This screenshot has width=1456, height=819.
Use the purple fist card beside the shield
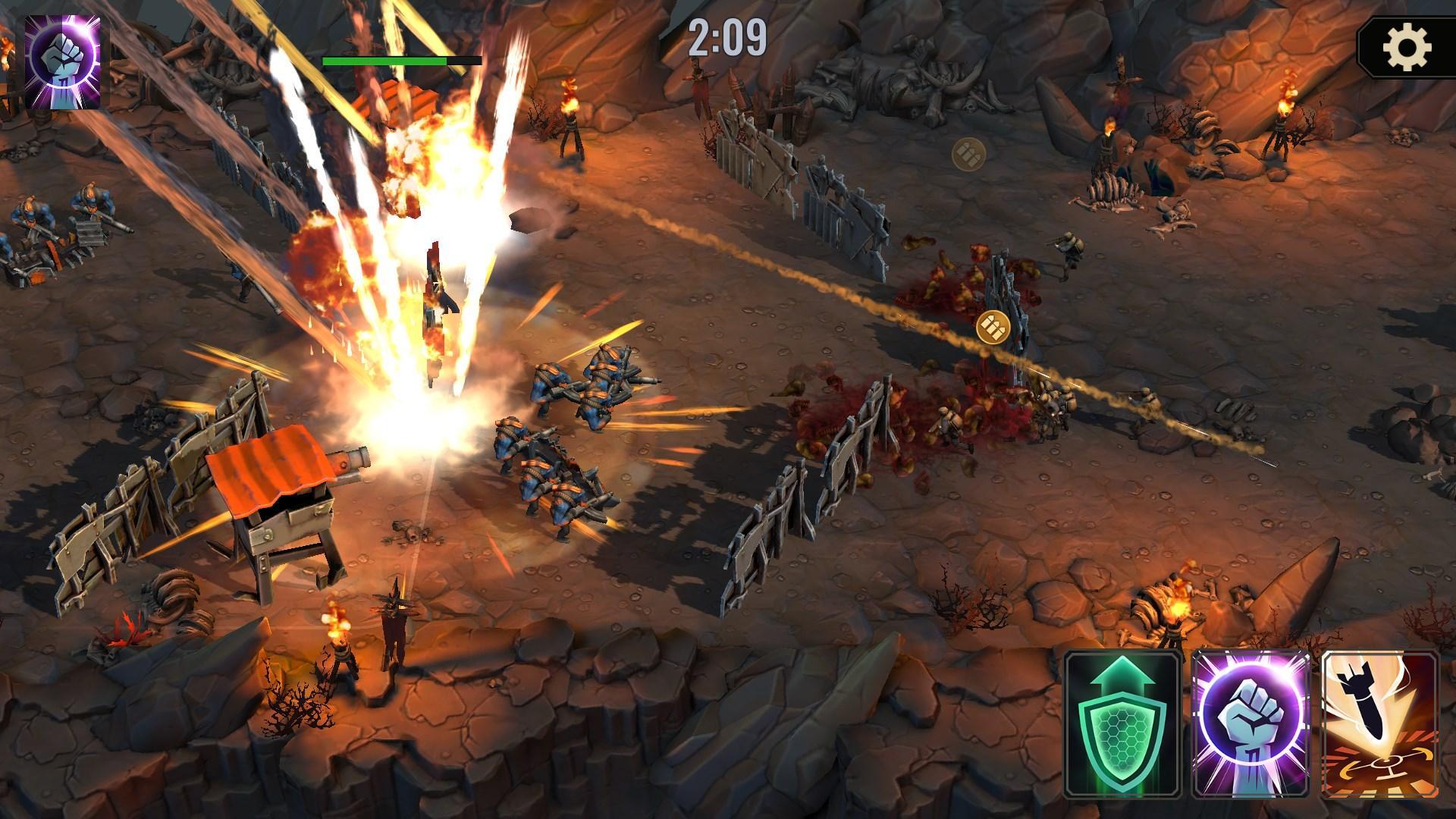pos(1252,723)
